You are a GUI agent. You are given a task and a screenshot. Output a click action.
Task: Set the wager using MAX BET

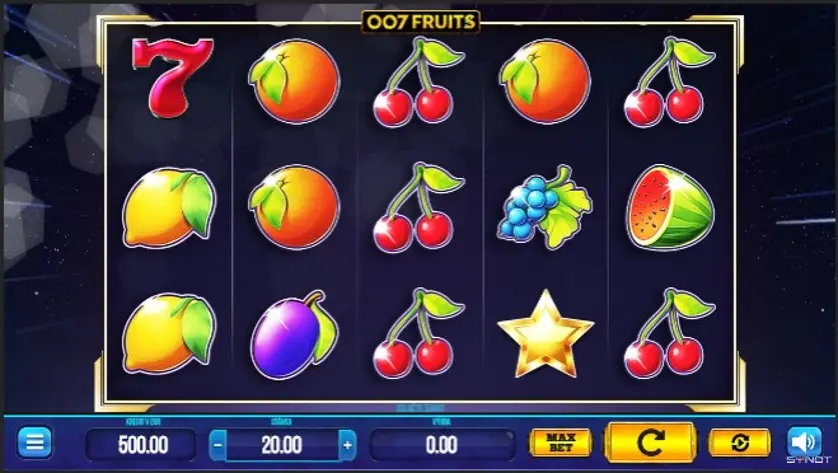(x=560, y=443)
